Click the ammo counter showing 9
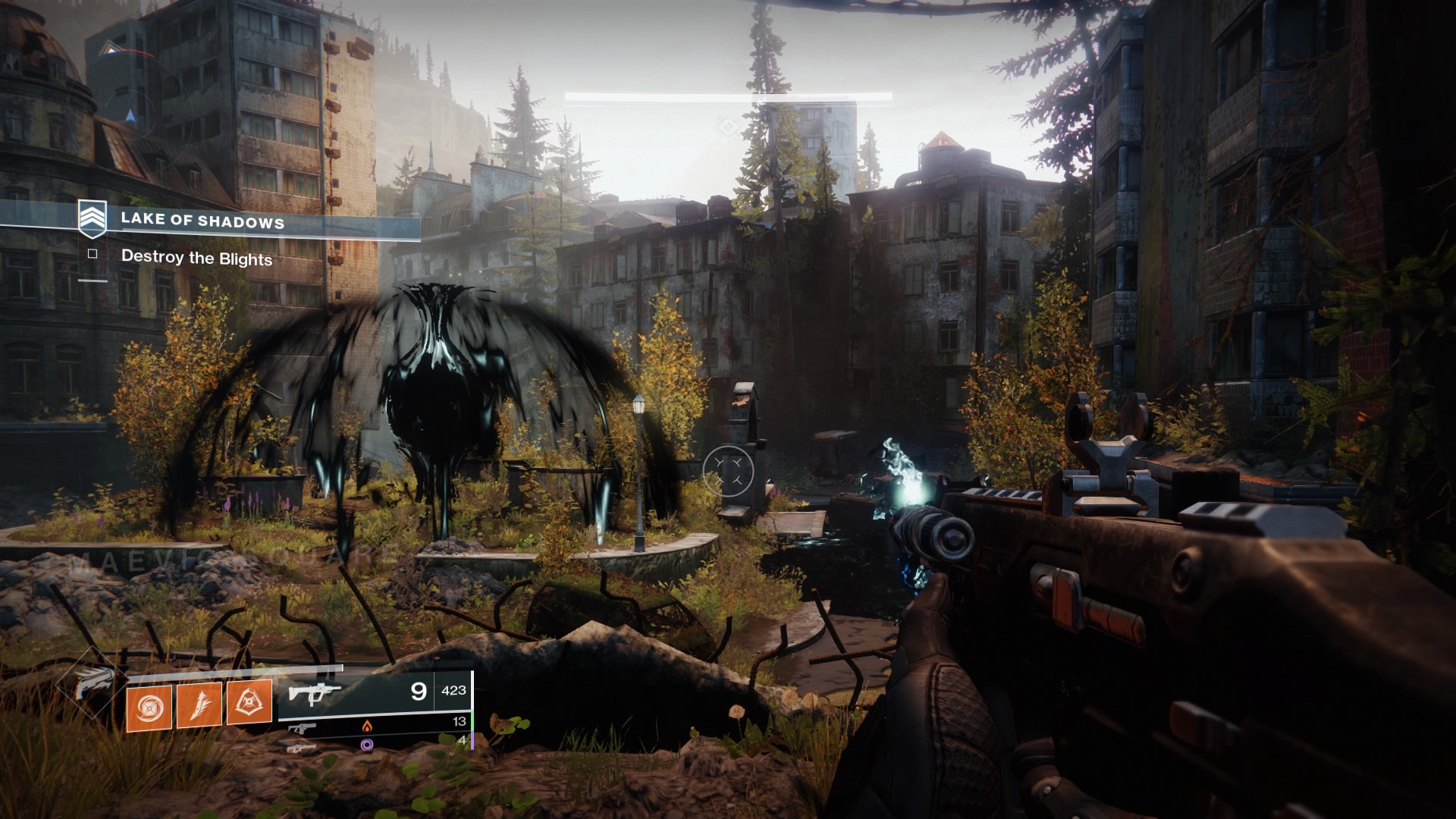Screen dimensions: 1456x819 (x=418, y=691)
